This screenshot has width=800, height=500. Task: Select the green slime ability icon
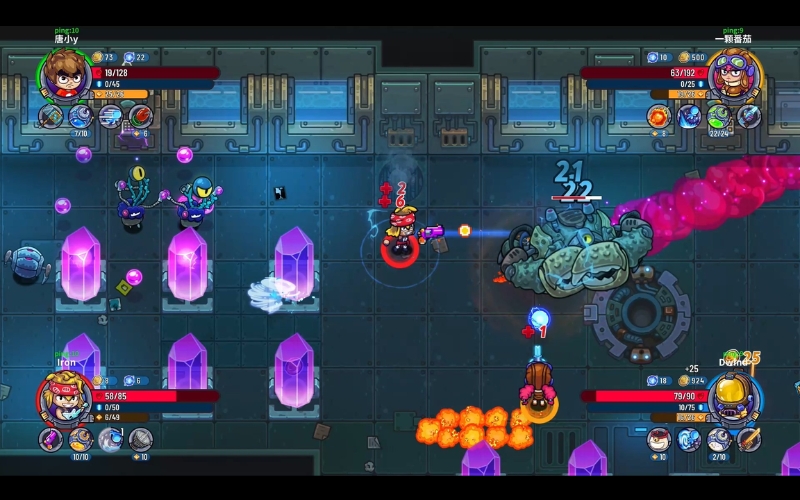(719, 116)
